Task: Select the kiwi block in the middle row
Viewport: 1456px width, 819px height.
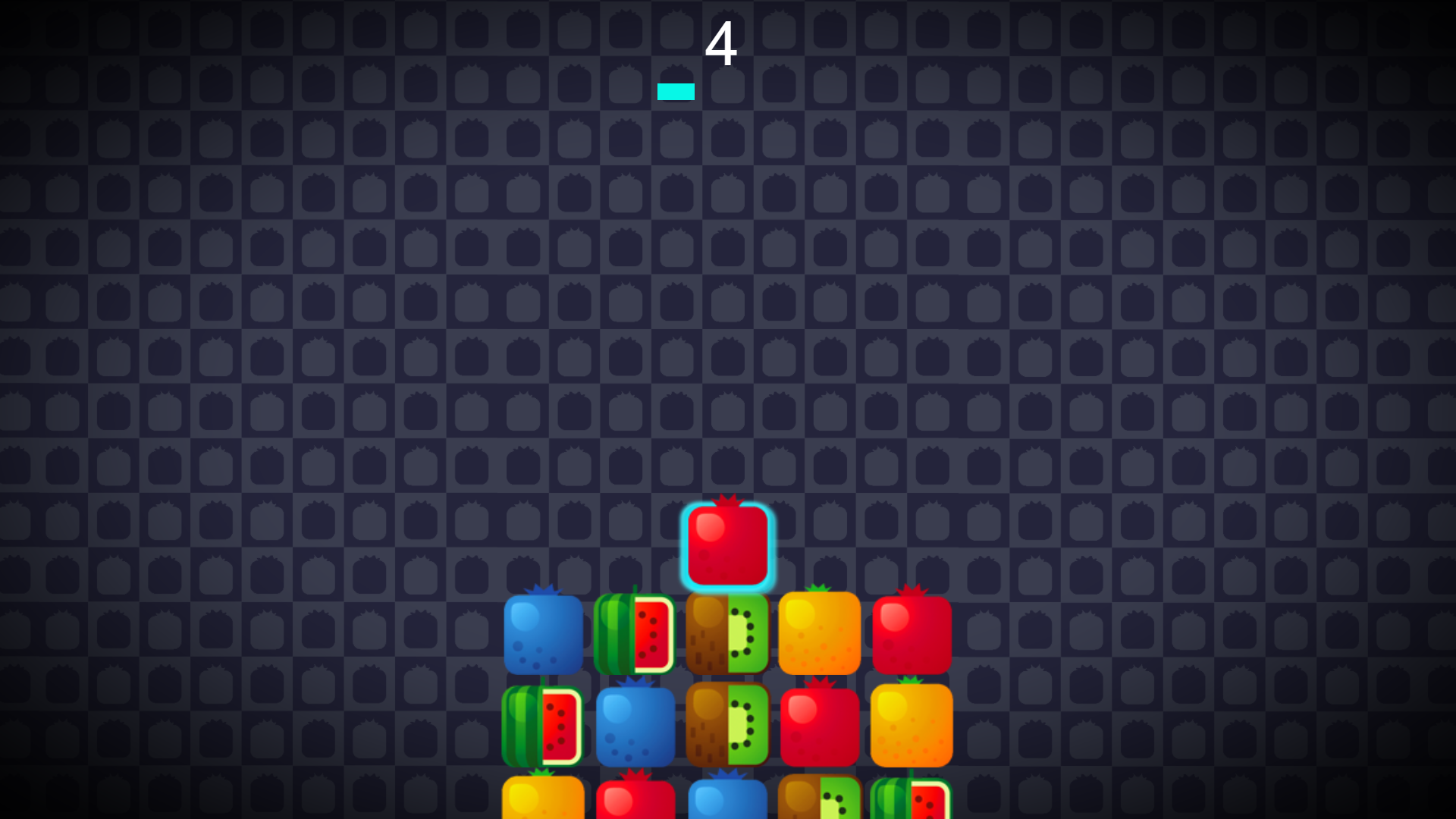Action: (x=726, y=726)
